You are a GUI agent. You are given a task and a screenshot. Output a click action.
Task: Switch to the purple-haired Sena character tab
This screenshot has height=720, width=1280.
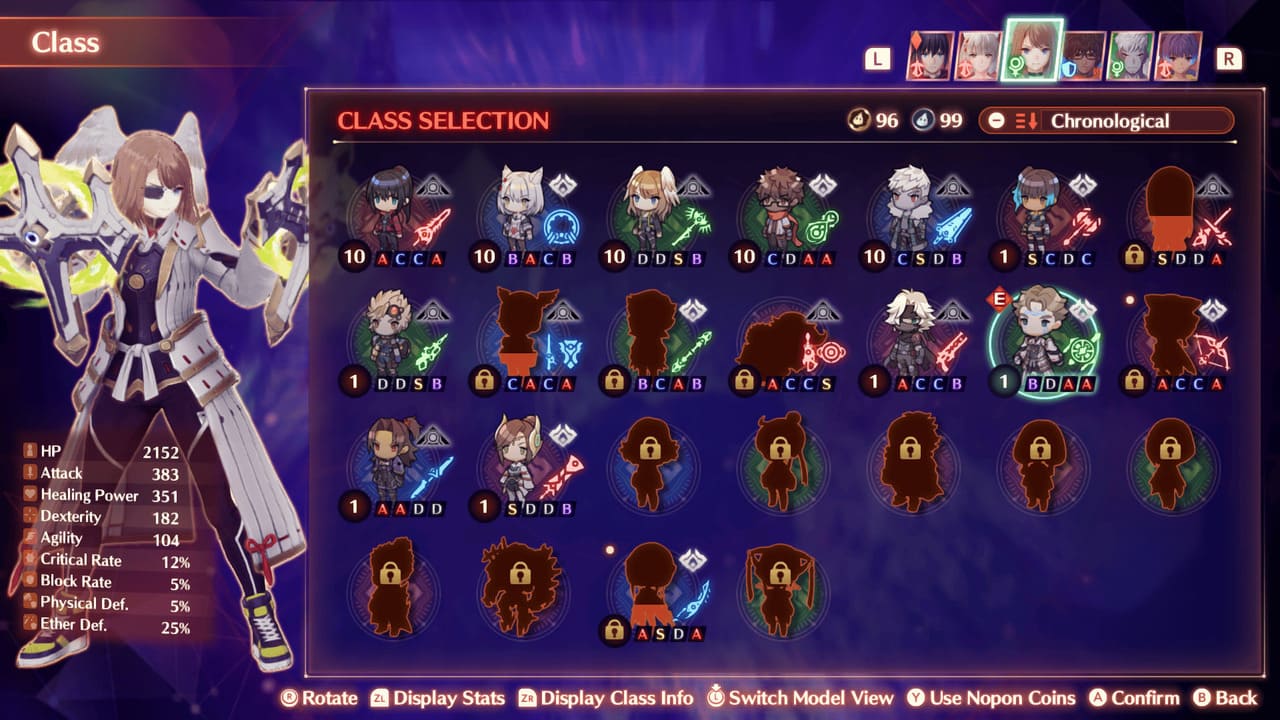1179,56
